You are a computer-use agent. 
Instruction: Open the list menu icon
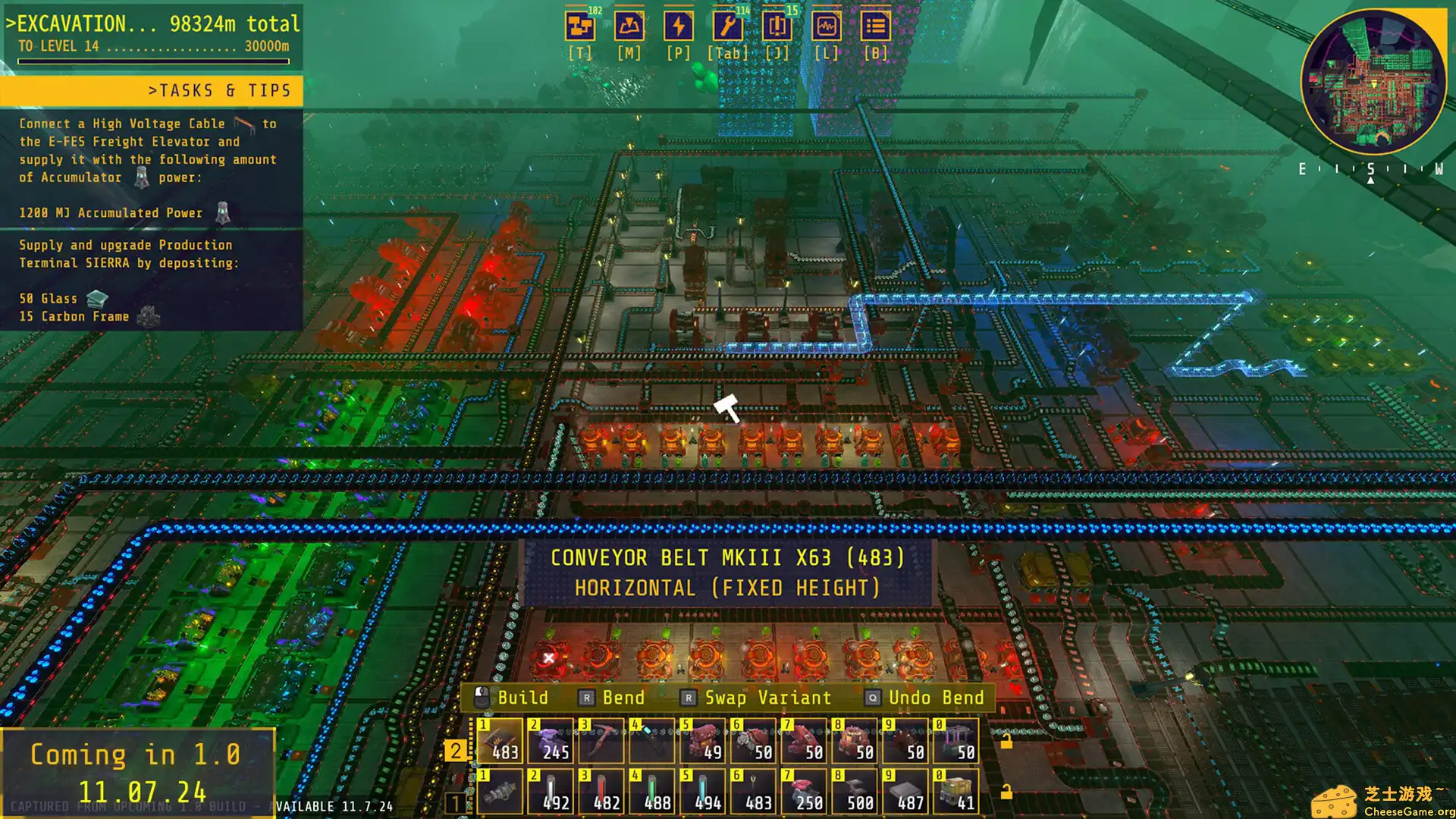pos(875,27)
